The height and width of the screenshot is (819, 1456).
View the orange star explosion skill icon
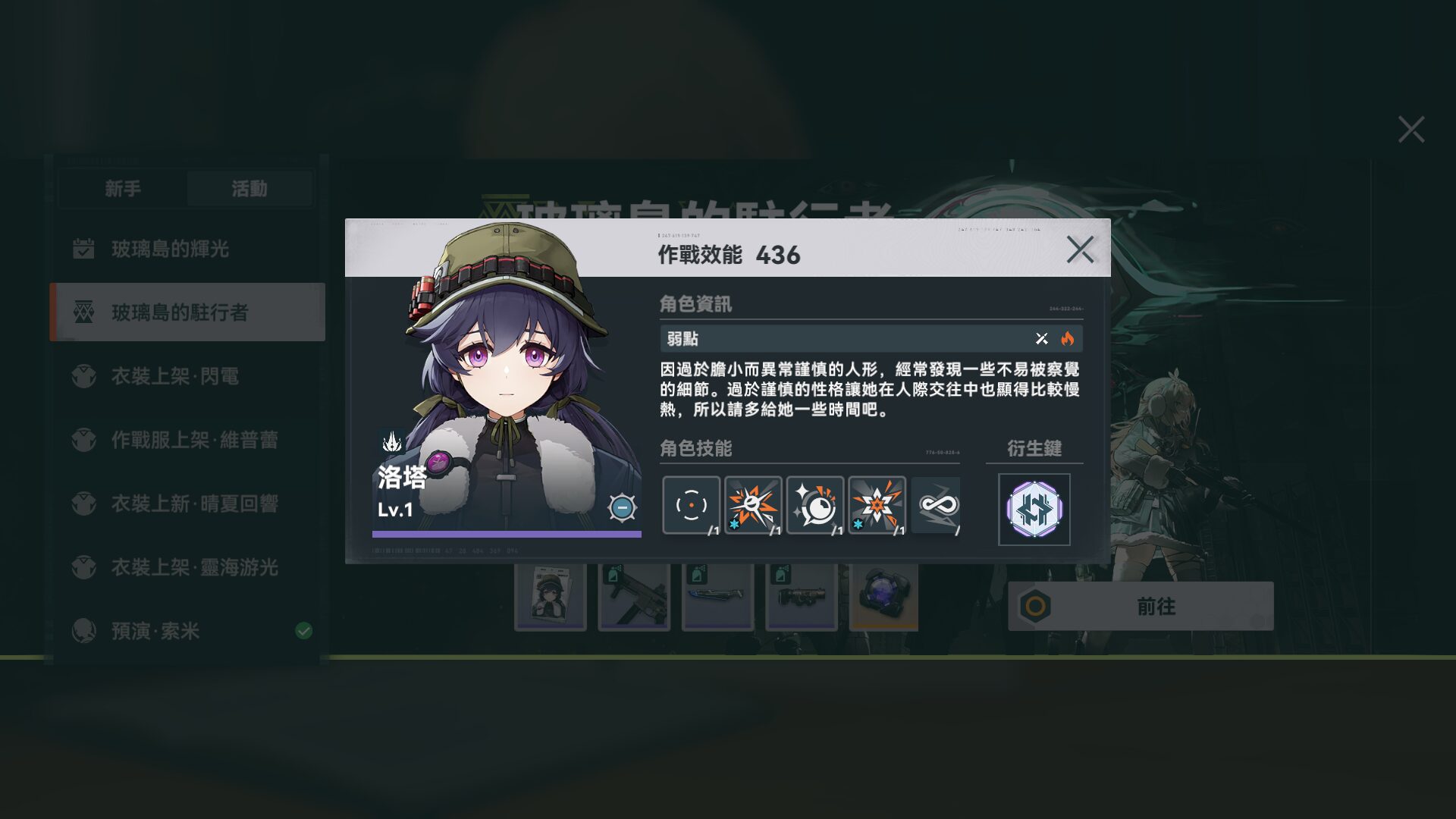[x=877, y=505]
